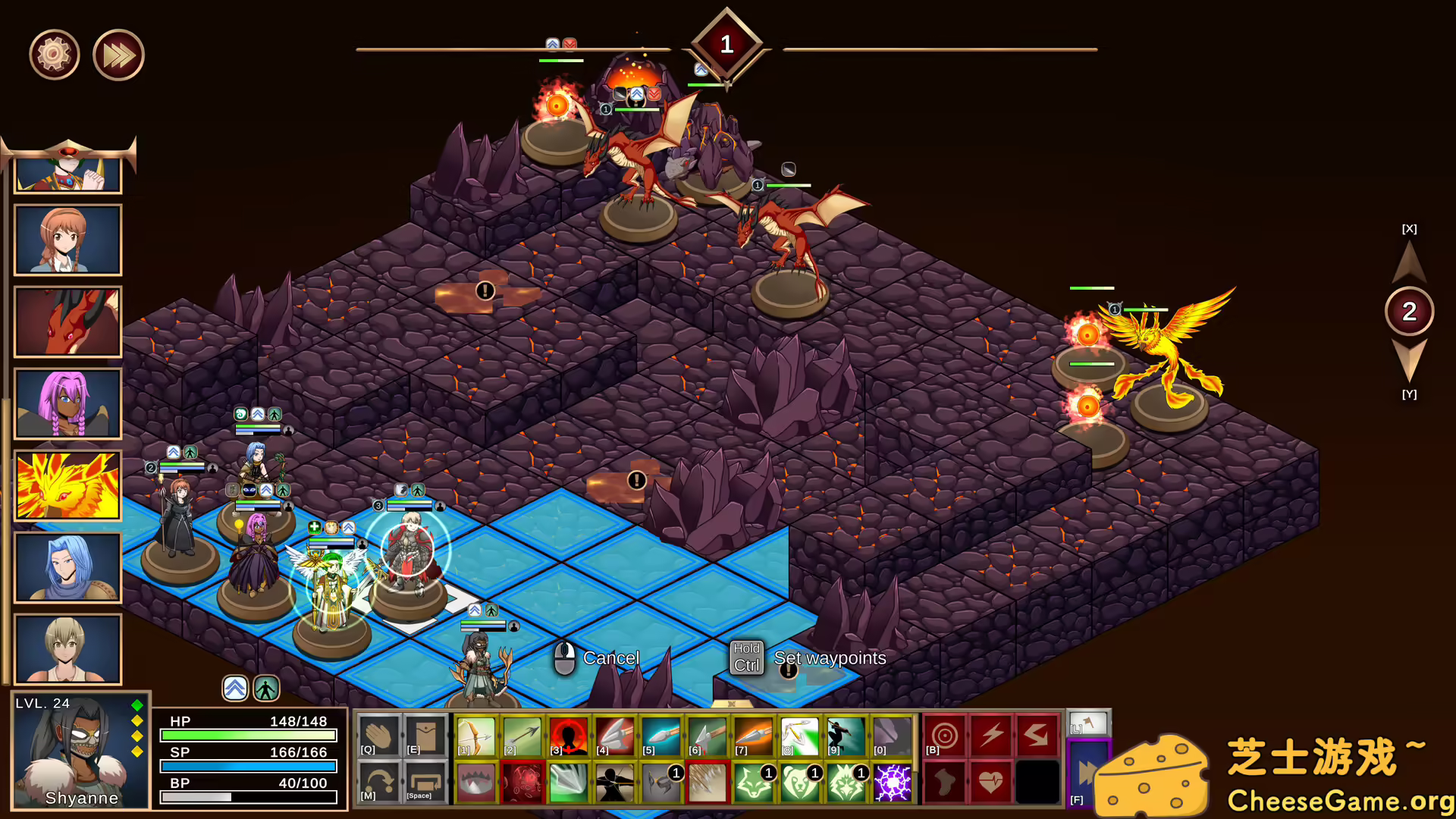This screenshot has height=819, width=1456.
Task: Click the fast-forward speed button
Action: pos(118,55)
